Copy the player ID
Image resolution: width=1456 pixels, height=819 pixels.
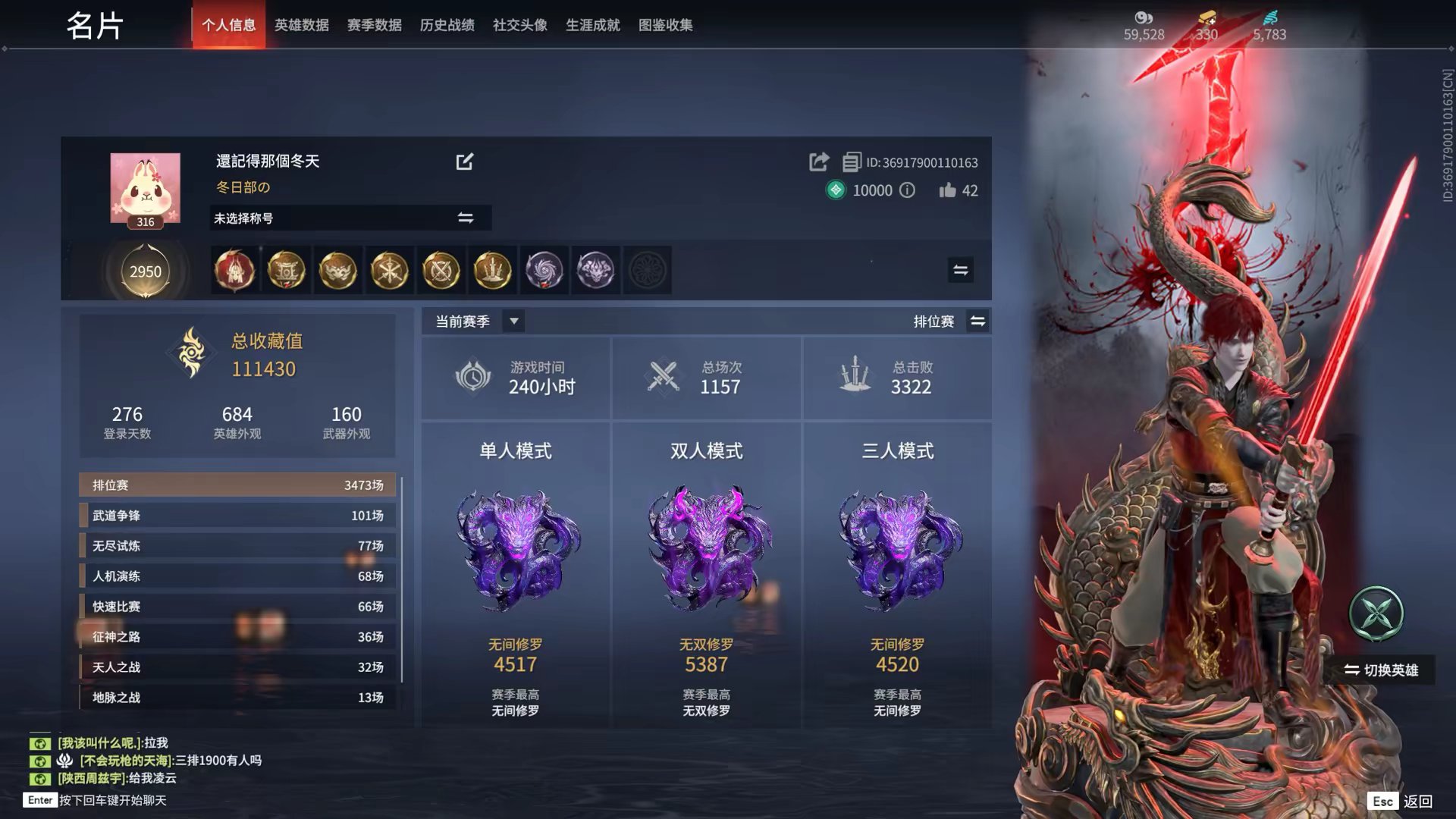click(x=852, y=162)
